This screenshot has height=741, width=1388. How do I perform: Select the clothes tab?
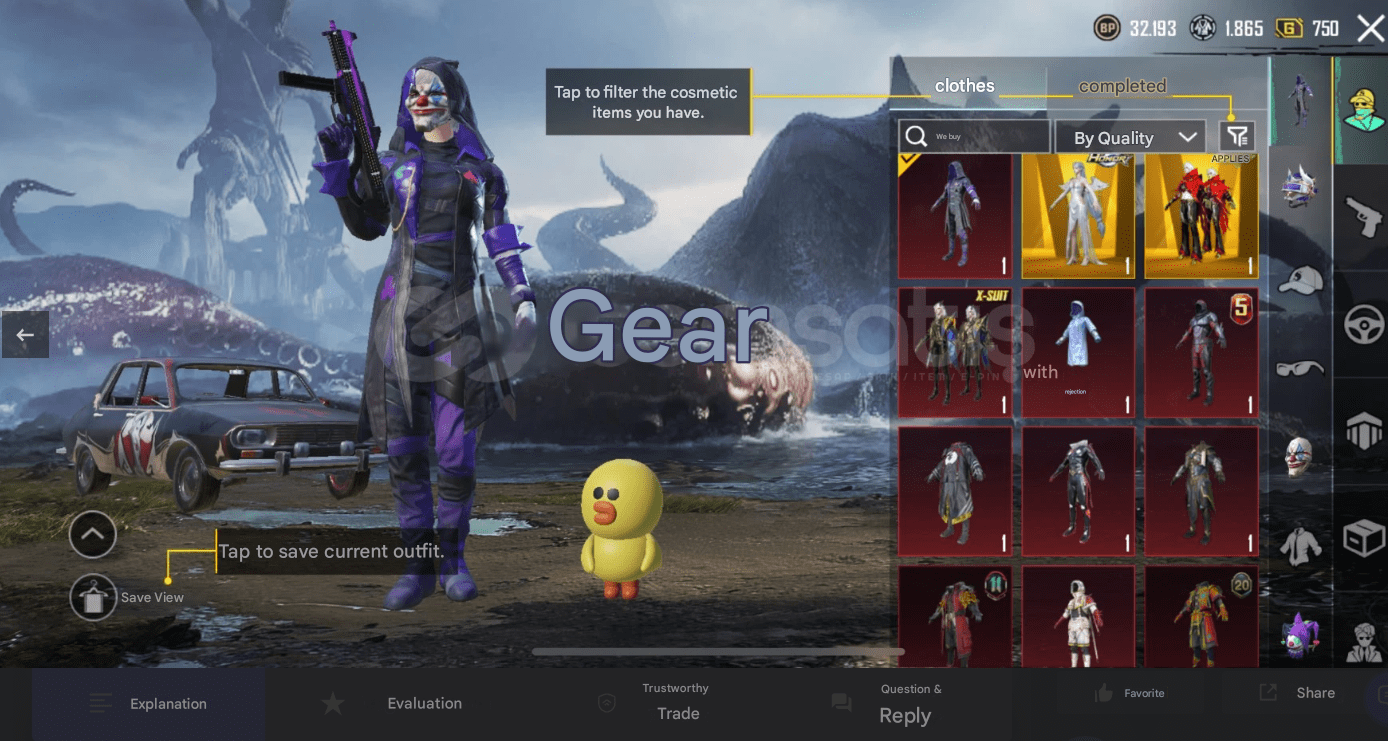coord(963,86)
